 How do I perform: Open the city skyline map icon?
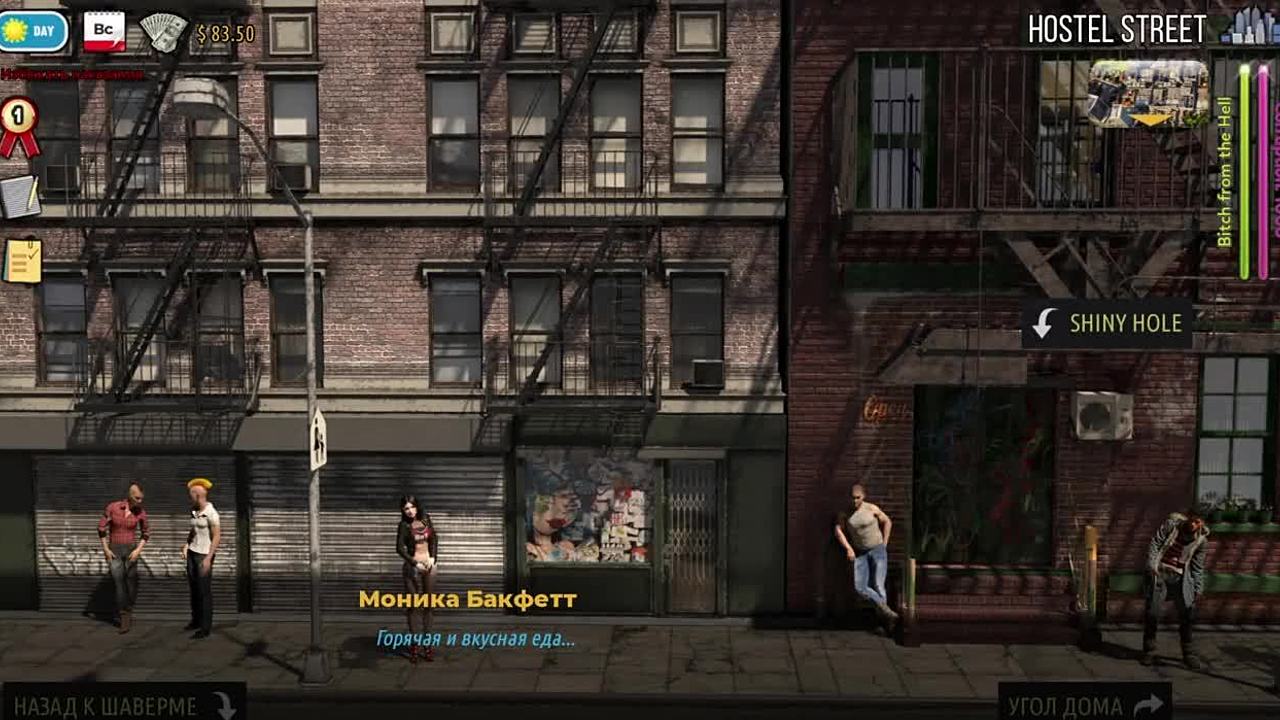click(1248, 26)
